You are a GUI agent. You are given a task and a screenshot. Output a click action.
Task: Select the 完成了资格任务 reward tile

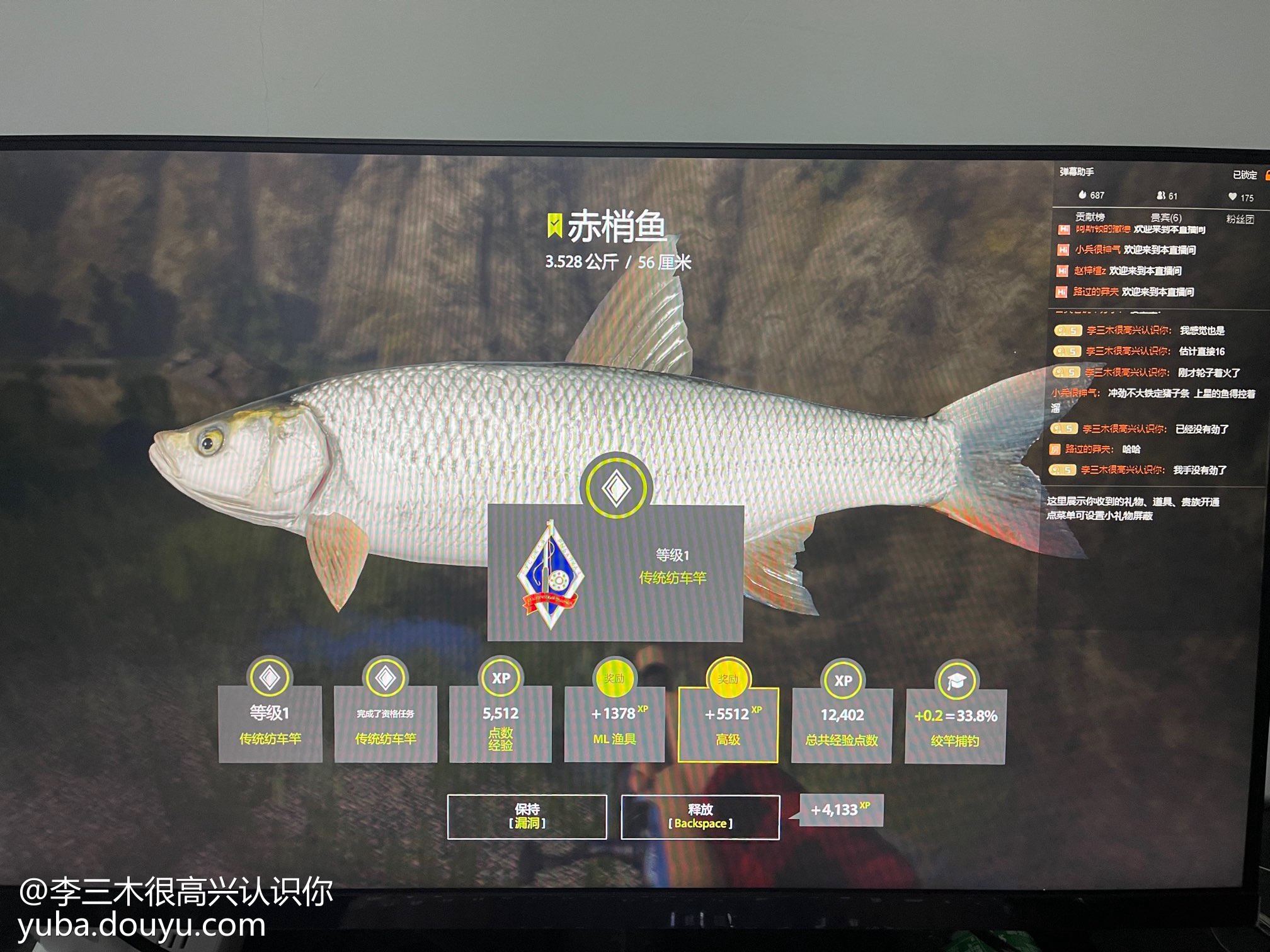(x=386, y=724)
